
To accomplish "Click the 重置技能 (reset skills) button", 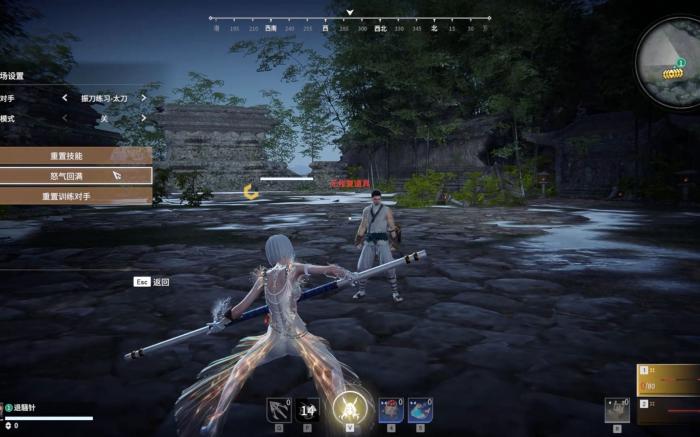I will pos(68,156).
